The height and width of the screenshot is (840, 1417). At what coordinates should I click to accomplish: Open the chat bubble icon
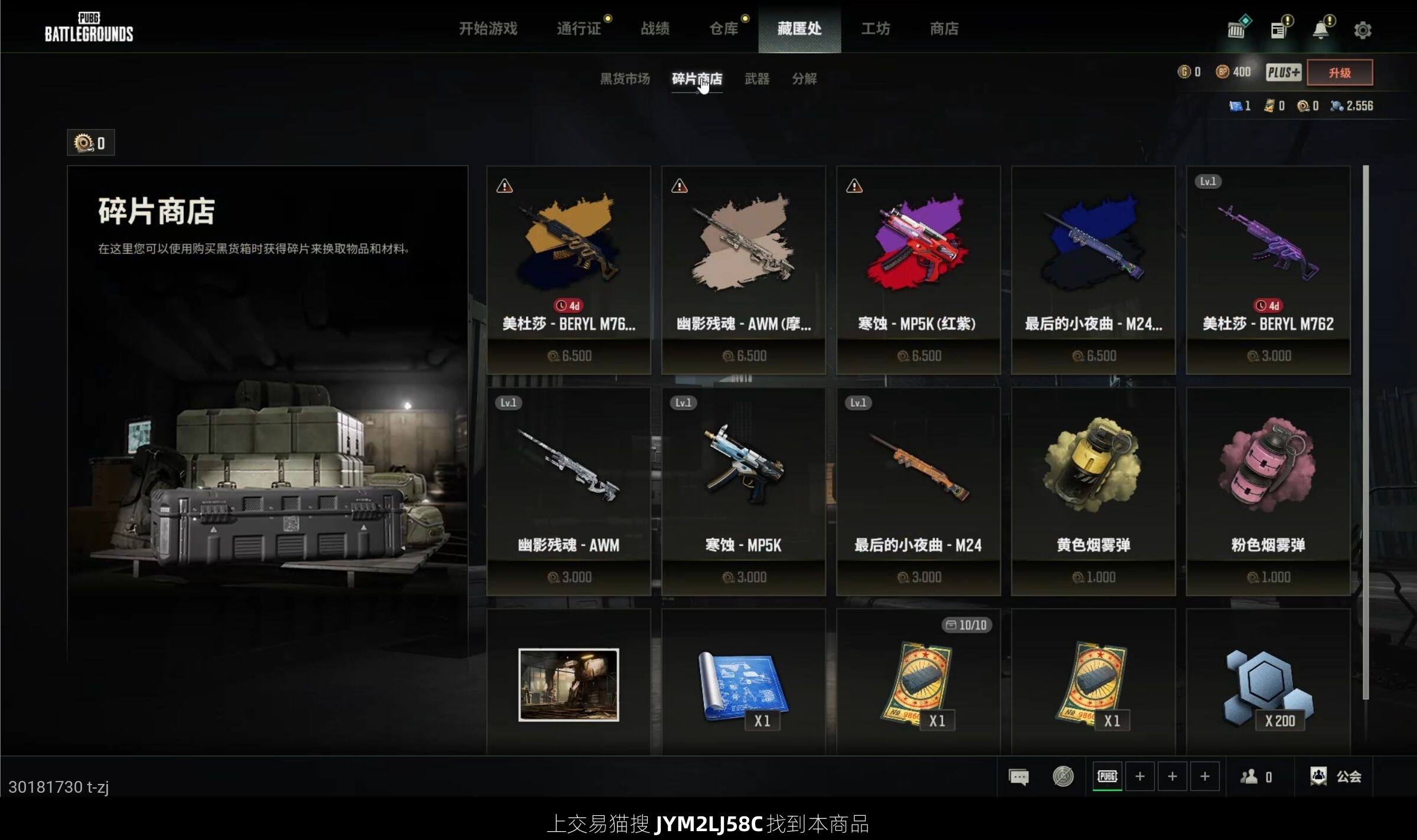click(1018, 776)
